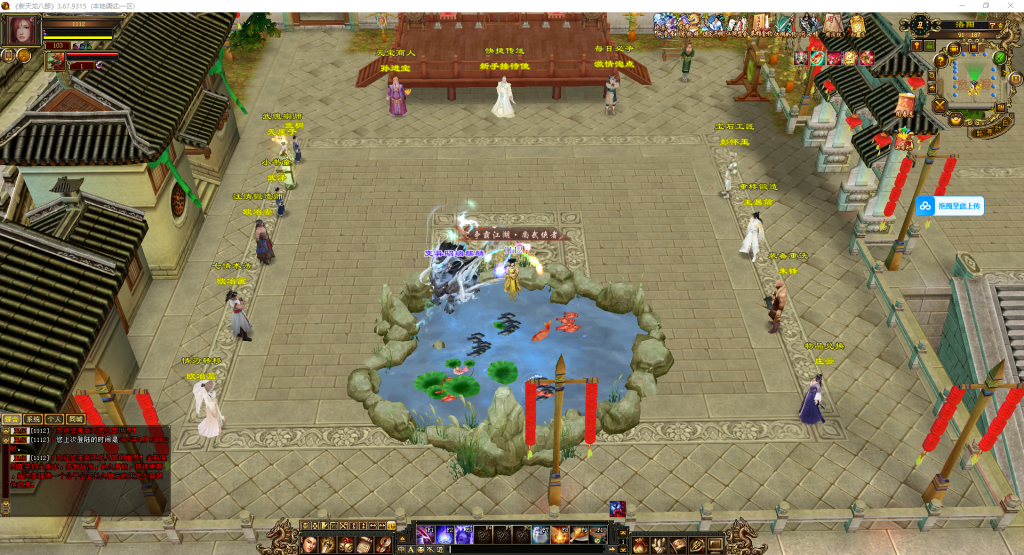Click the crossed swords button beside the minimap

pyautogui.click(x=939, y=105)
